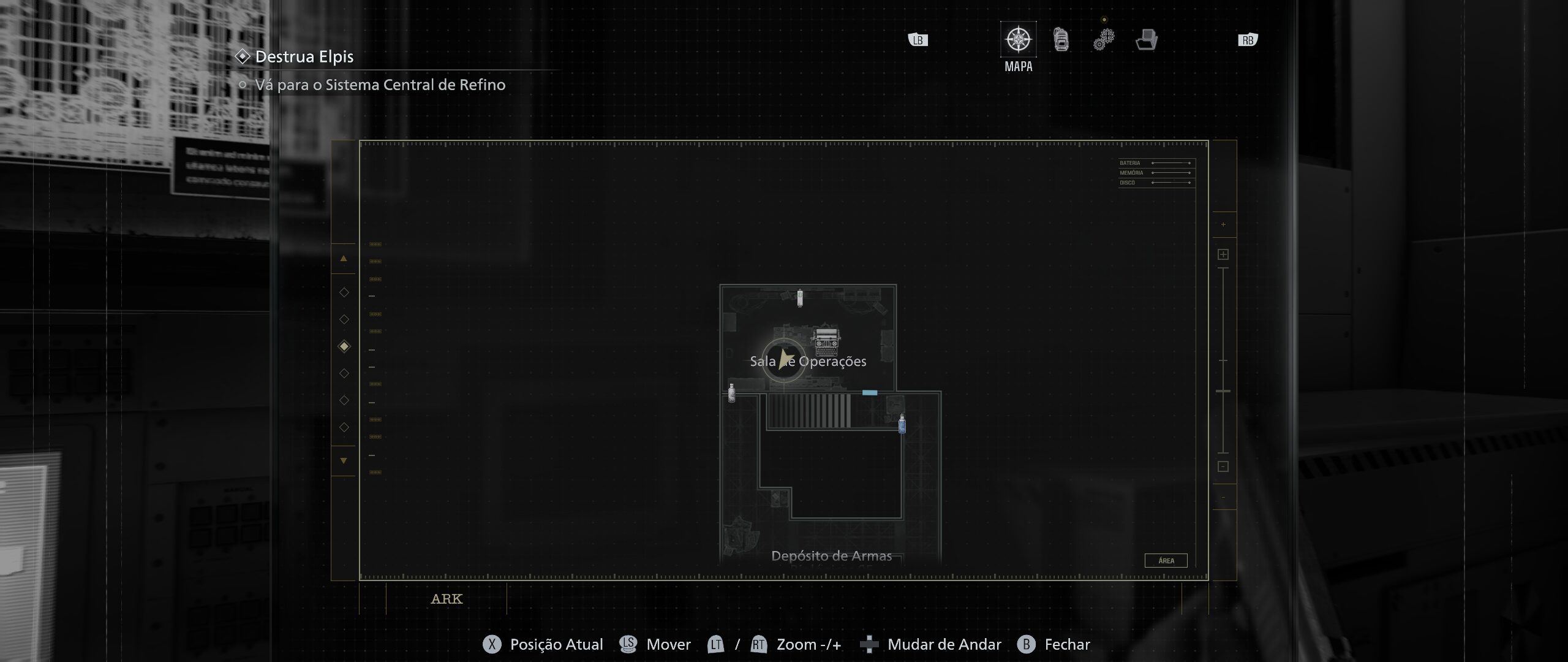
Task: Select the highlighted current floor diamond
Action: coord(344,346)
